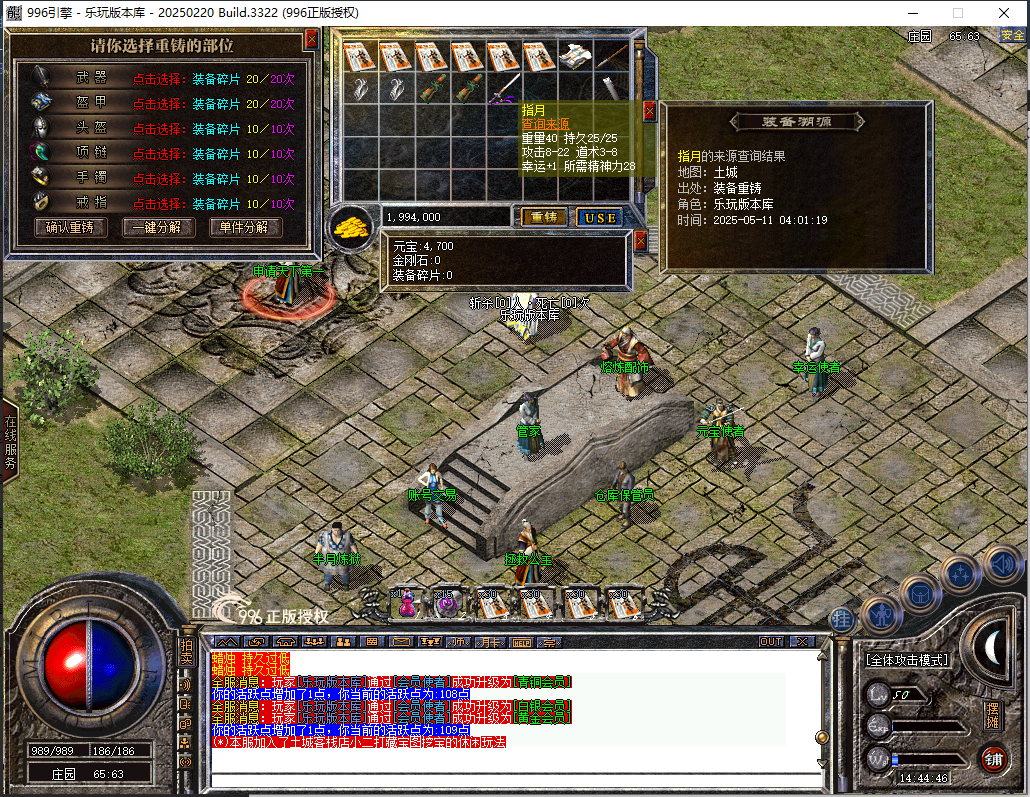
Task: Click the gold ingot pile icon
Action: [x=351, y=225]
